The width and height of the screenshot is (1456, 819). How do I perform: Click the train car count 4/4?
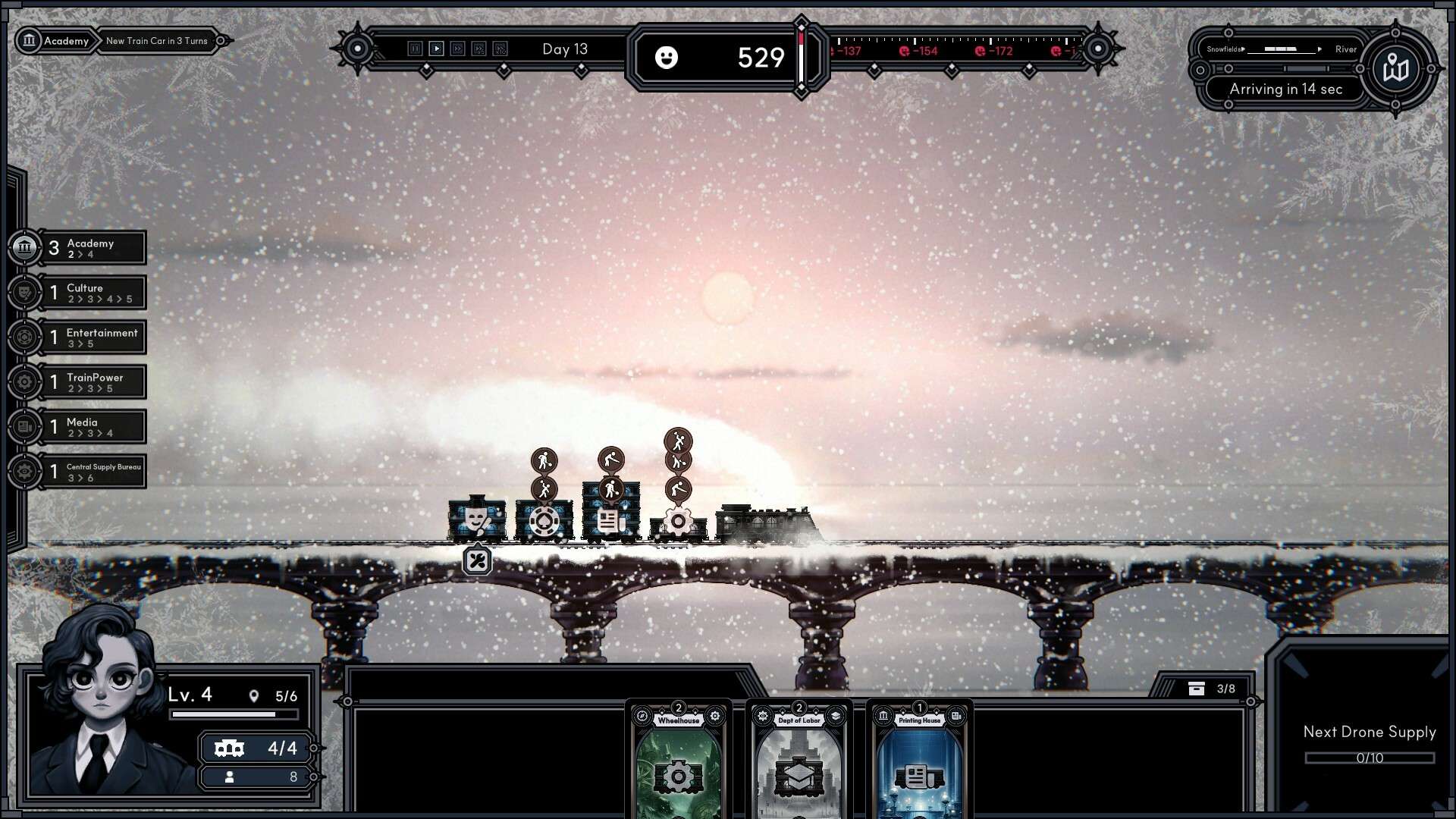(x=256, y=748)
